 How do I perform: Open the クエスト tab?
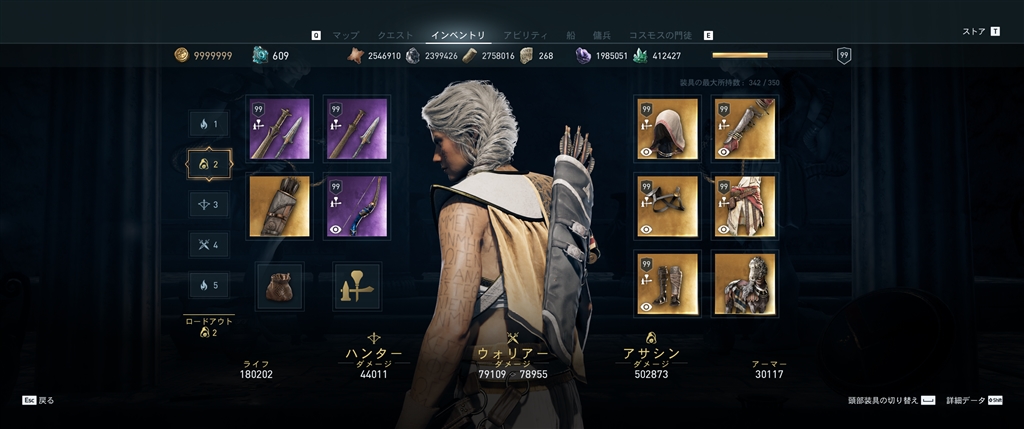click(x=395, y=35)
